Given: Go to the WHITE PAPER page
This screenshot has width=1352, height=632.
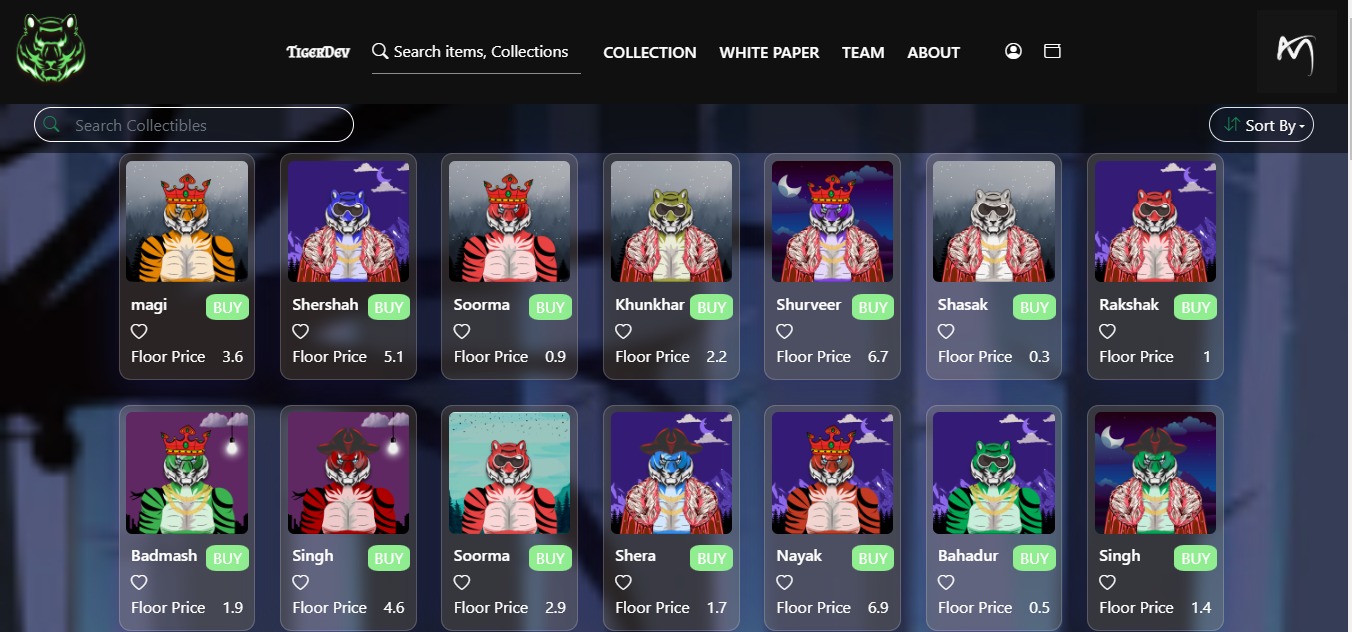Looking at the screenshot, I should [x=769, y=52].
